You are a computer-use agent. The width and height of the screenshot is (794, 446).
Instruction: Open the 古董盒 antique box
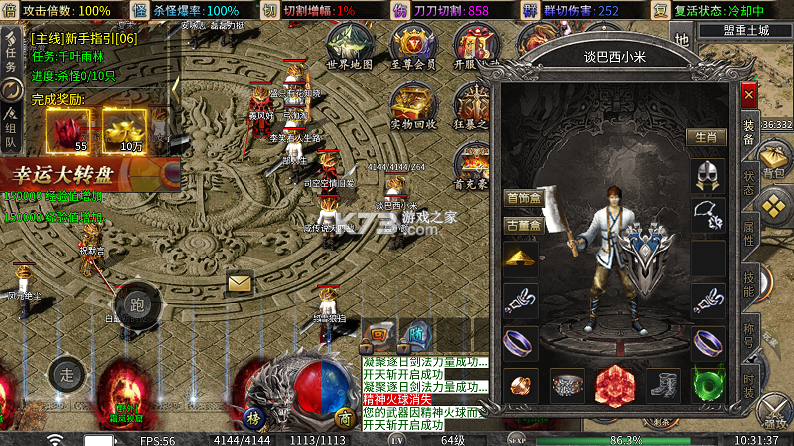coord(521,225)
